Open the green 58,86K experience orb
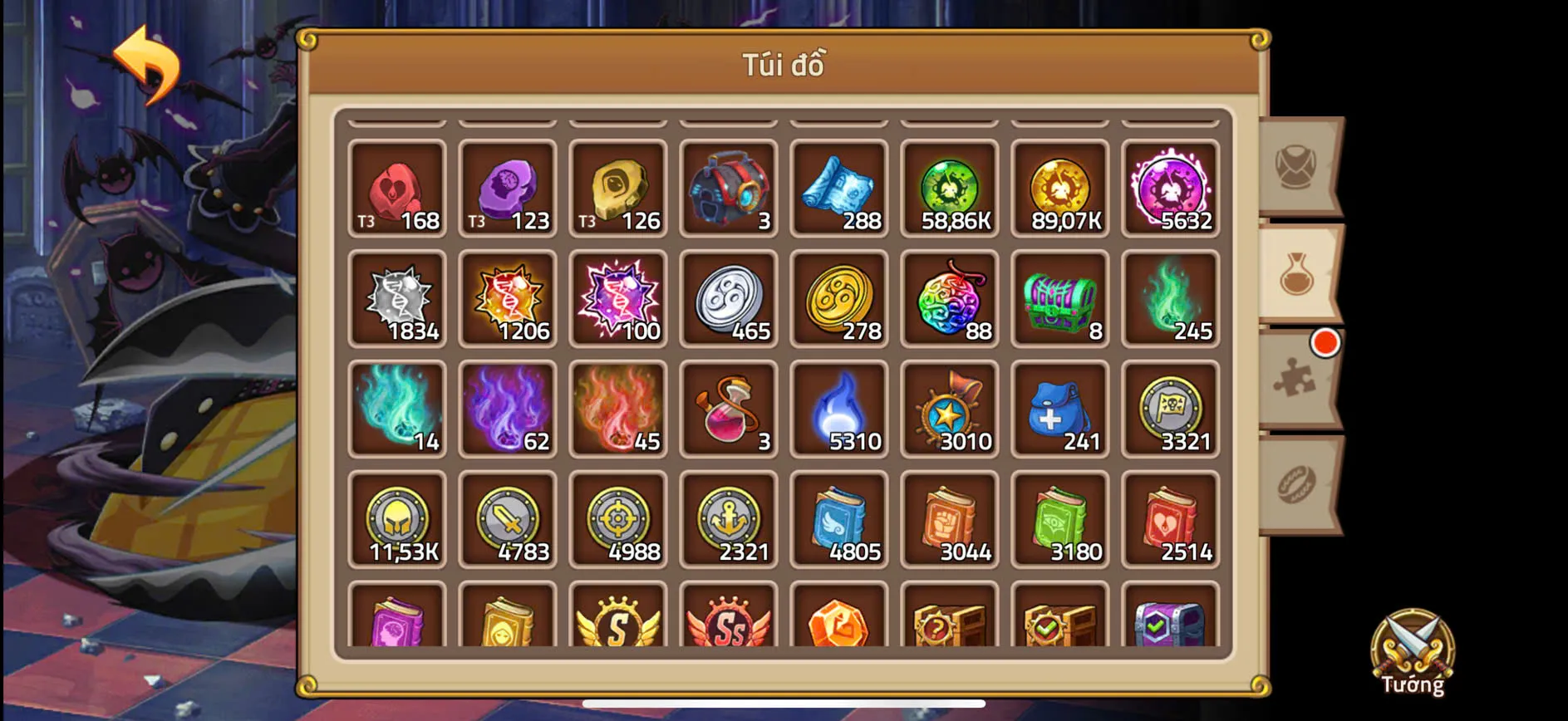This screenshot has width=1568, height=721. pos(949,189)
